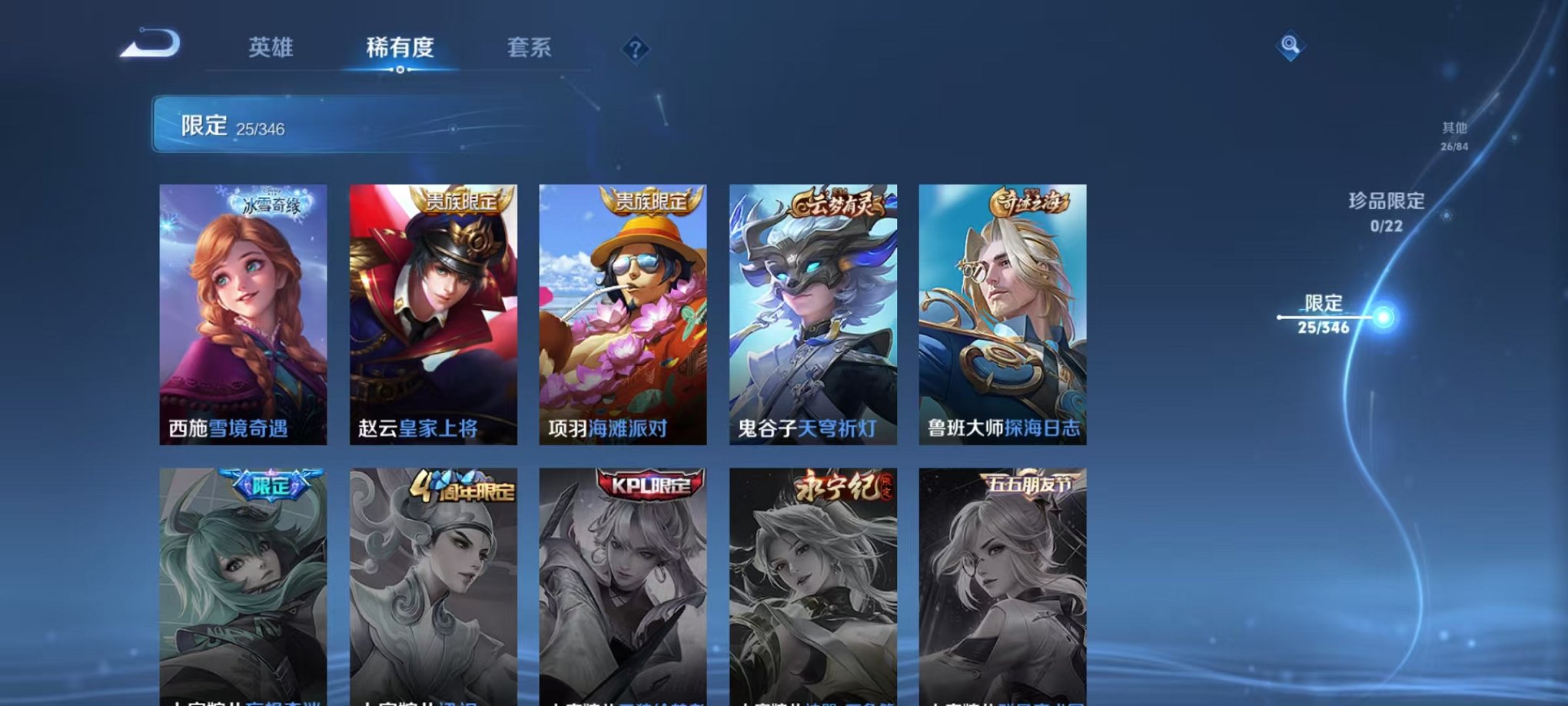Screen dimensions: 1568x706
Task: Click the 冰雪奇缘 badge on 西施's skin
Action: pos(271,205)
